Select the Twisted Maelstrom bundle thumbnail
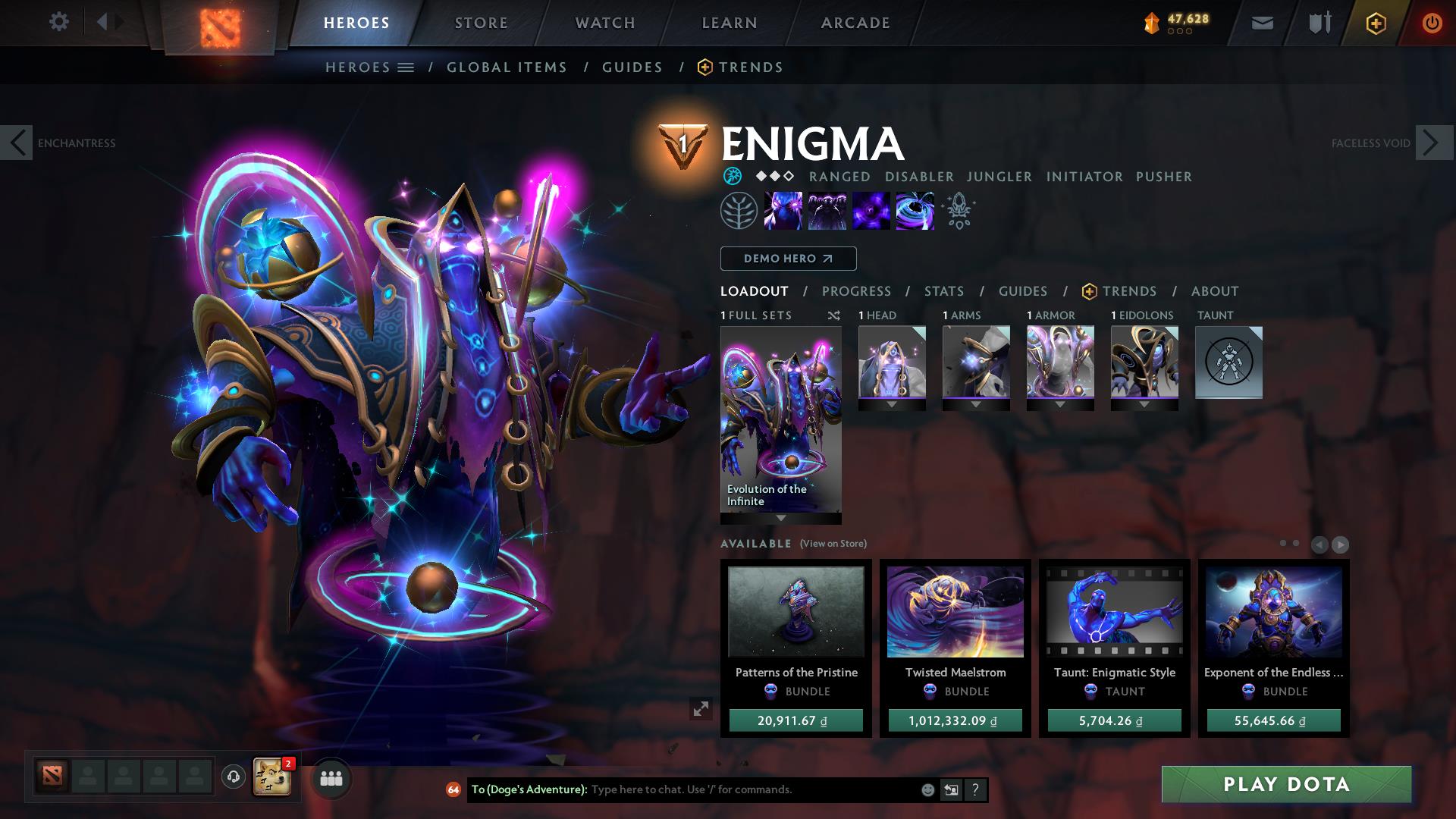 pyautogui.click(x=955, y=611)
